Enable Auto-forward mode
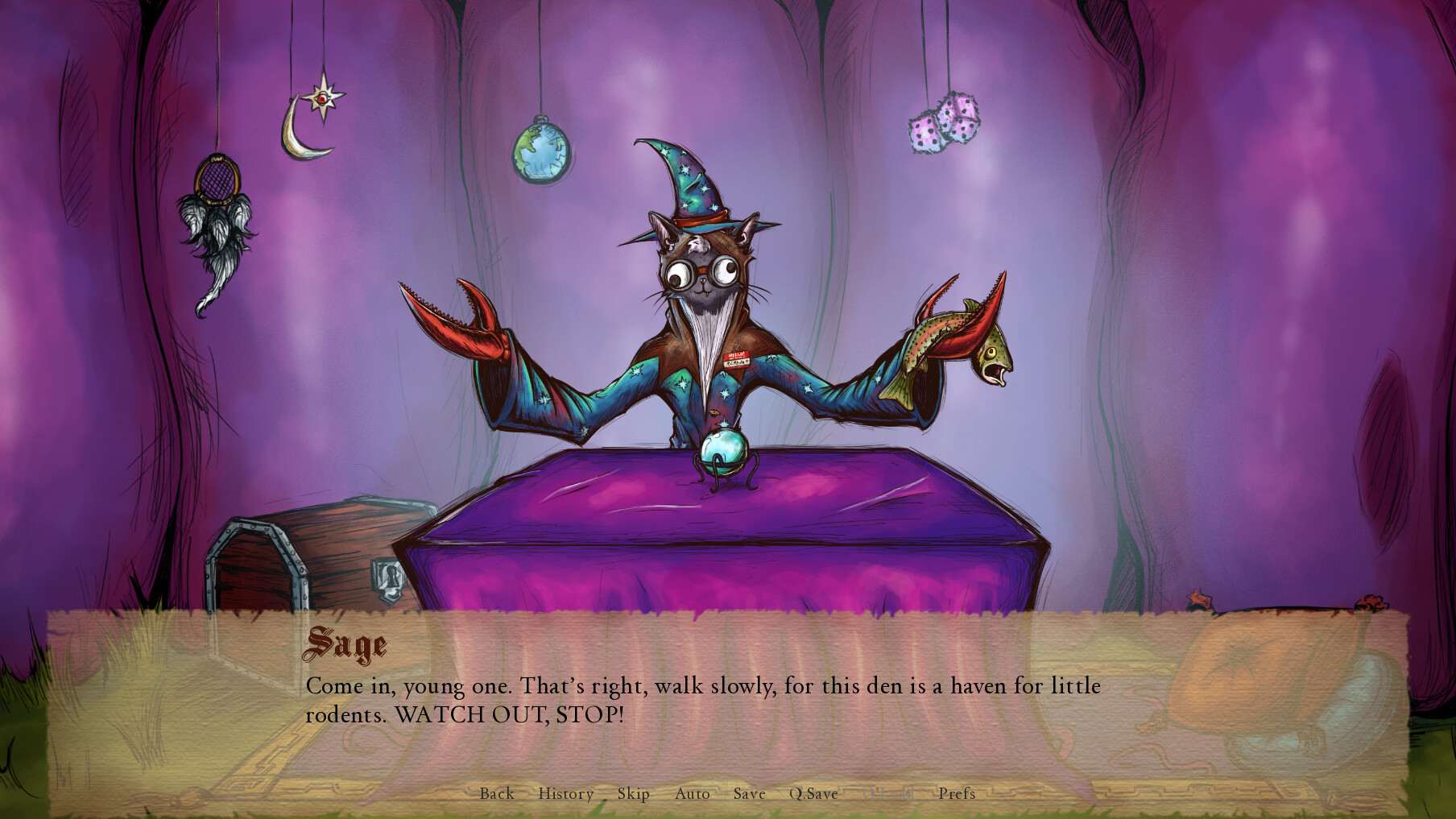1456x819 pixels. coord(692,794)
